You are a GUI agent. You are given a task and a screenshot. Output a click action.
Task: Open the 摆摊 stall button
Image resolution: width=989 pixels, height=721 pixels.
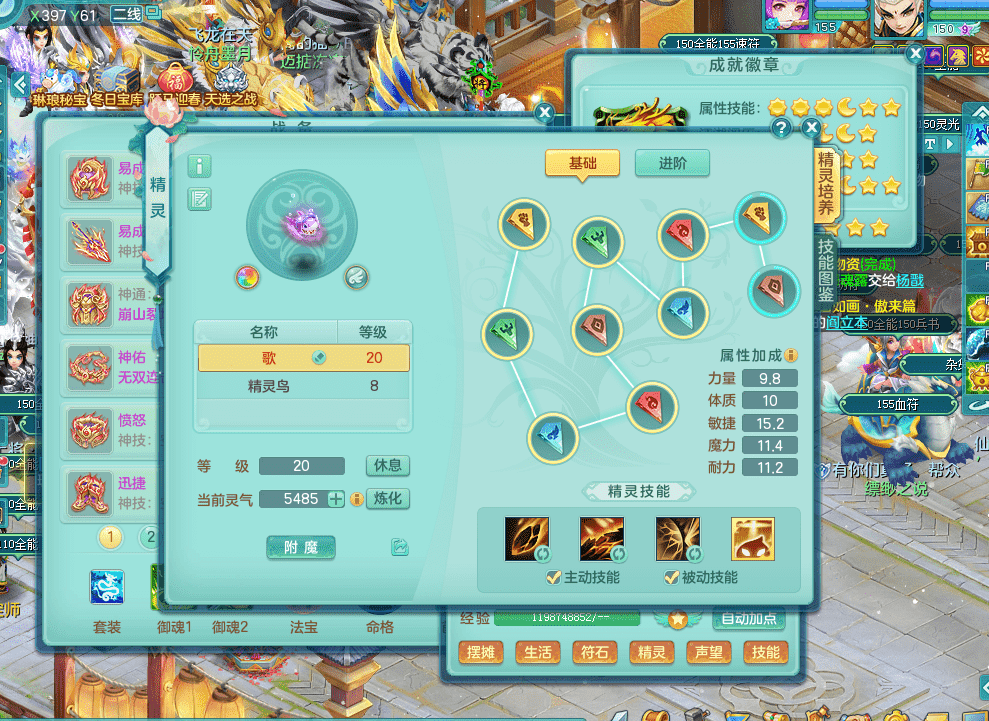point(480,653)
